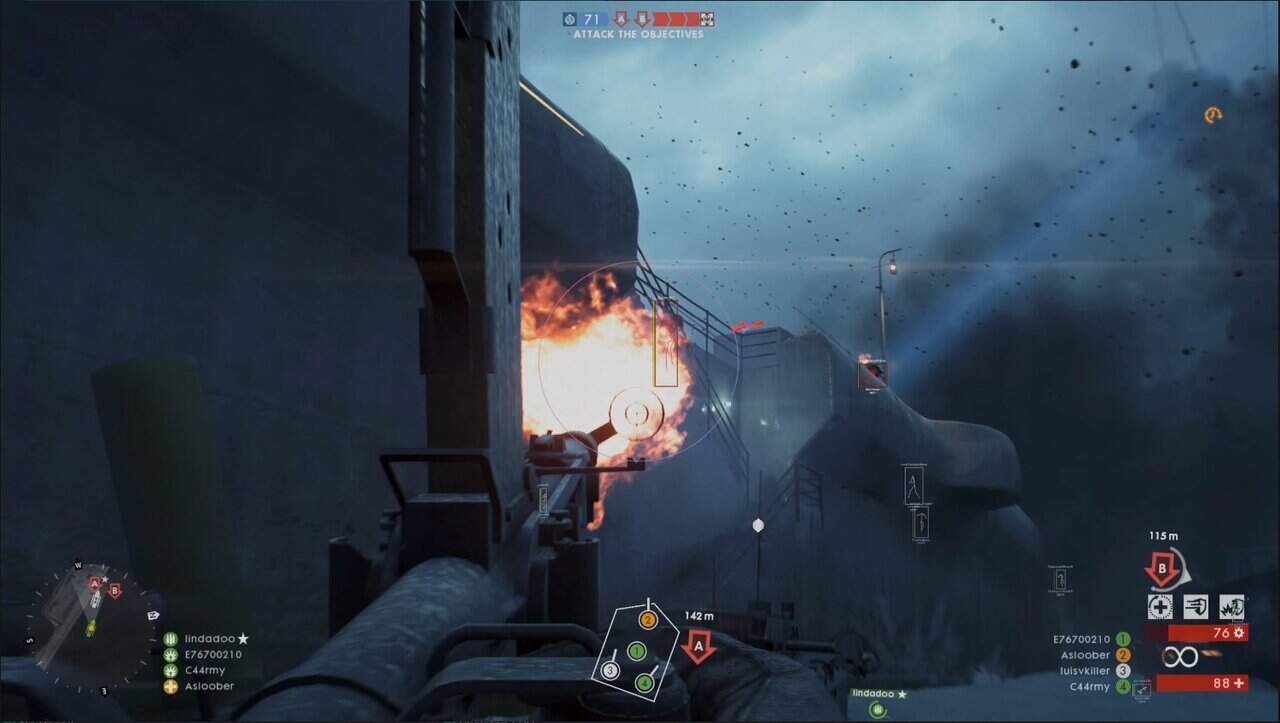
Task: Activate the emergency repair plus ability
Action: (1160, 606)
